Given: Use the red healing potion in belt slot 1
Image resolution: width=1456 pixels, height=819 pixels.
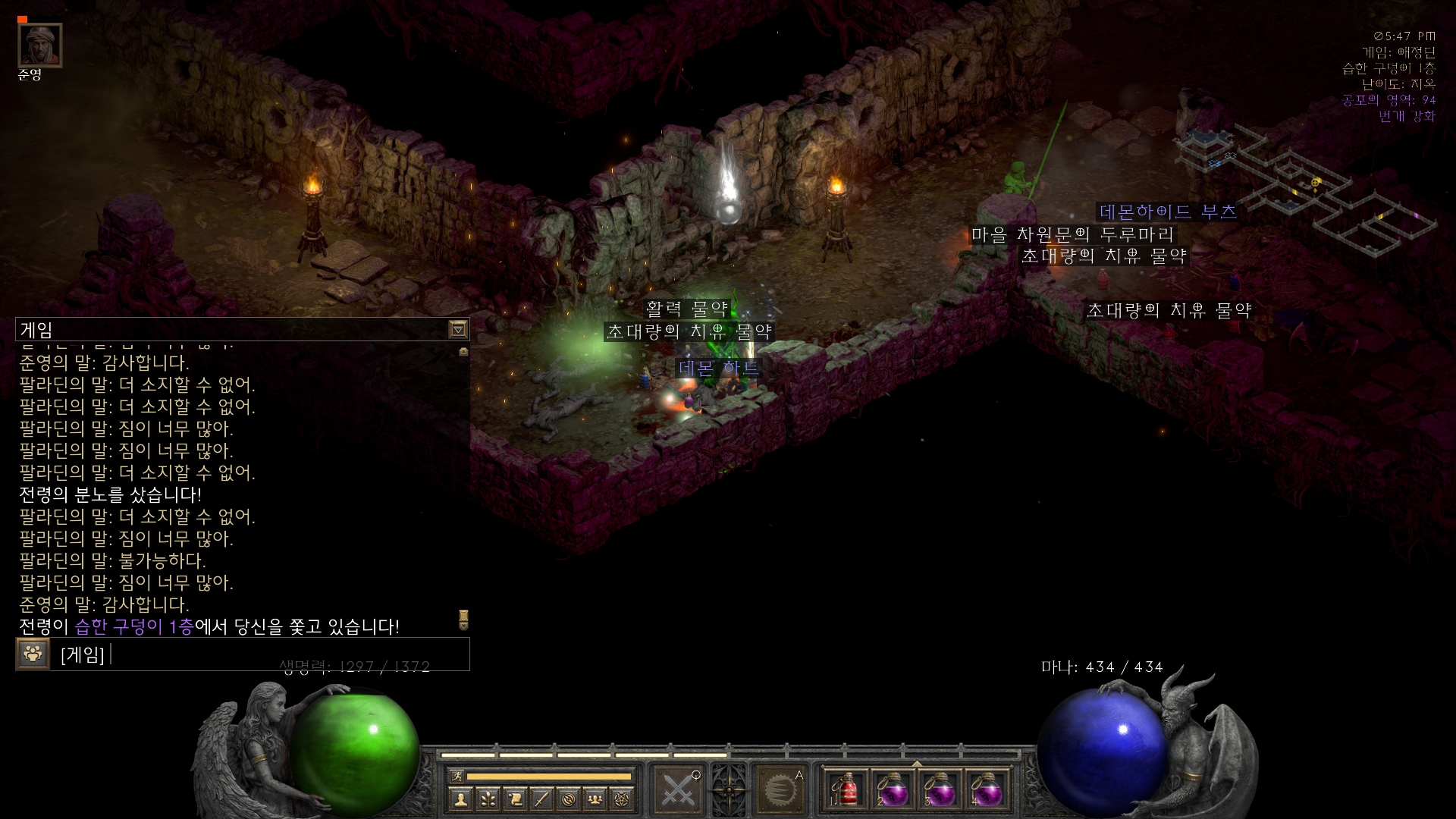Looking at the screenshot, I should tap(846, 790).
